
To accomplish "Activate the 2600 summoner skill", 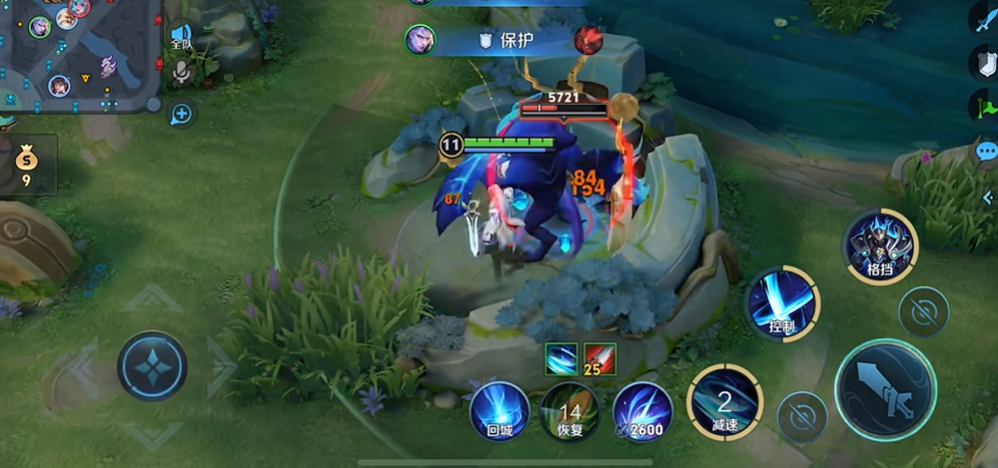I will click(x=642, y=410).
